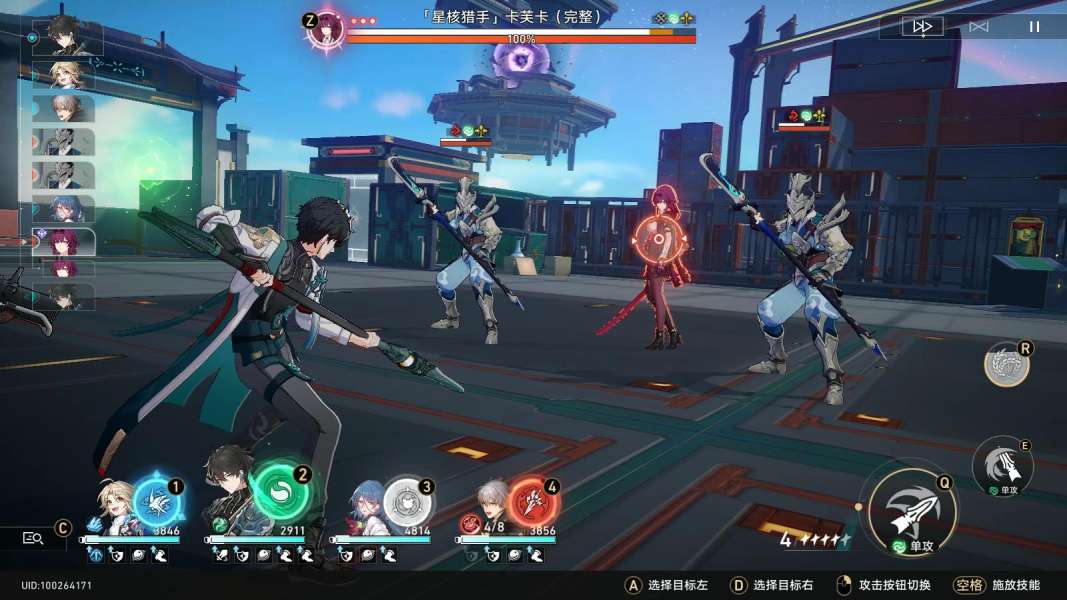View Kafka boss portrait at top
This screenshot has width=1067, height=600.
coord(326,28)
